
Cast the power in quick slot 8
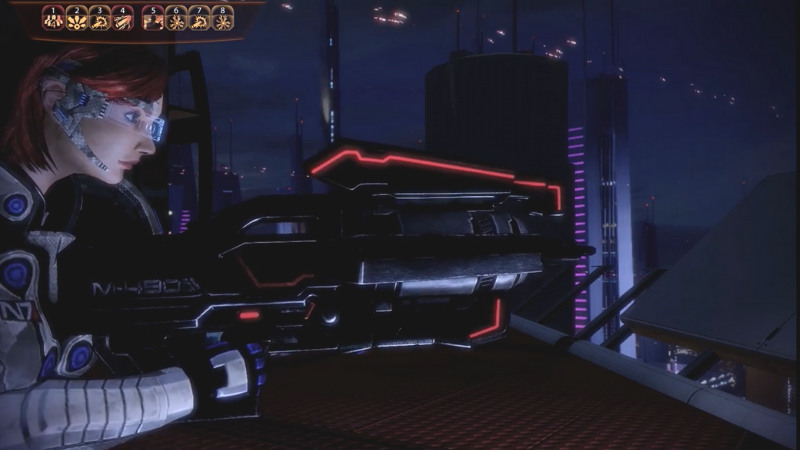coord(222,20)
